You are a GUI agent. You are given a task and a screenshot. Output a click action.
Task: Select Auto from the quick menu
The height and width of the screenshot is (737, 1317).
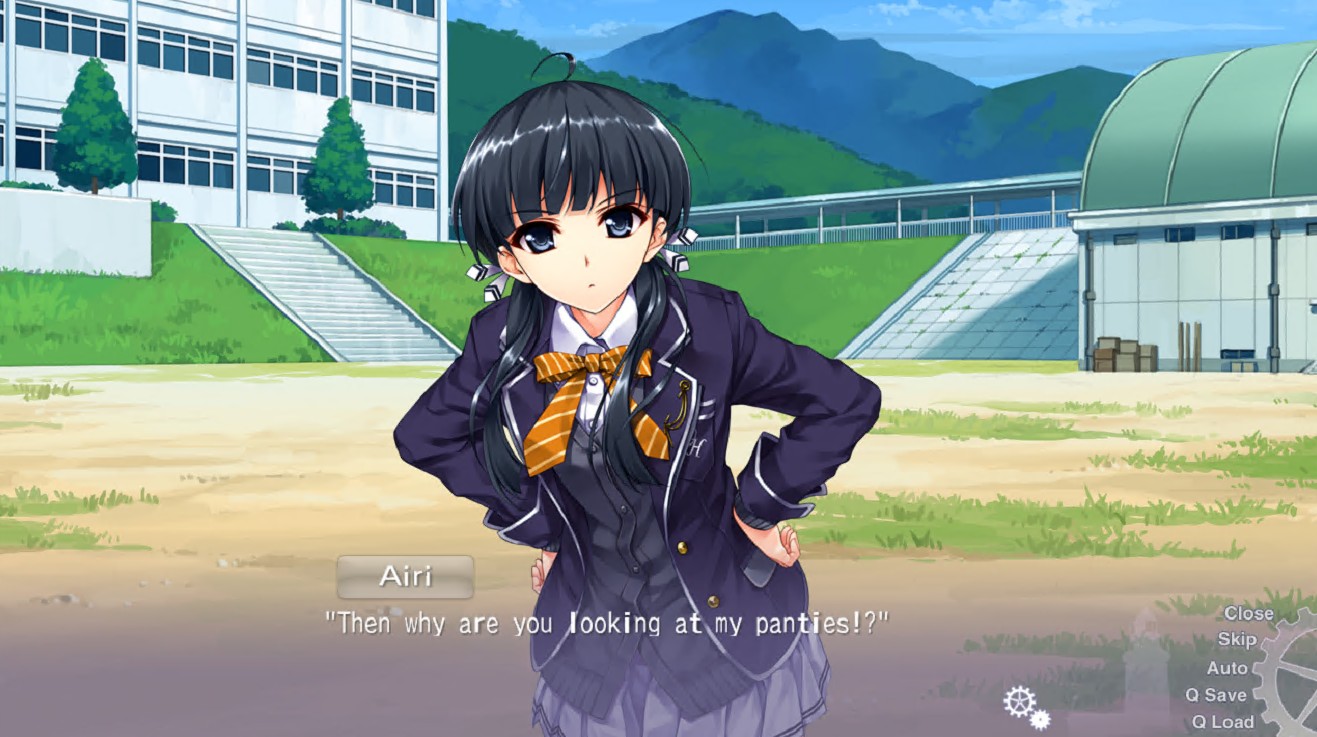point(1228,668)
